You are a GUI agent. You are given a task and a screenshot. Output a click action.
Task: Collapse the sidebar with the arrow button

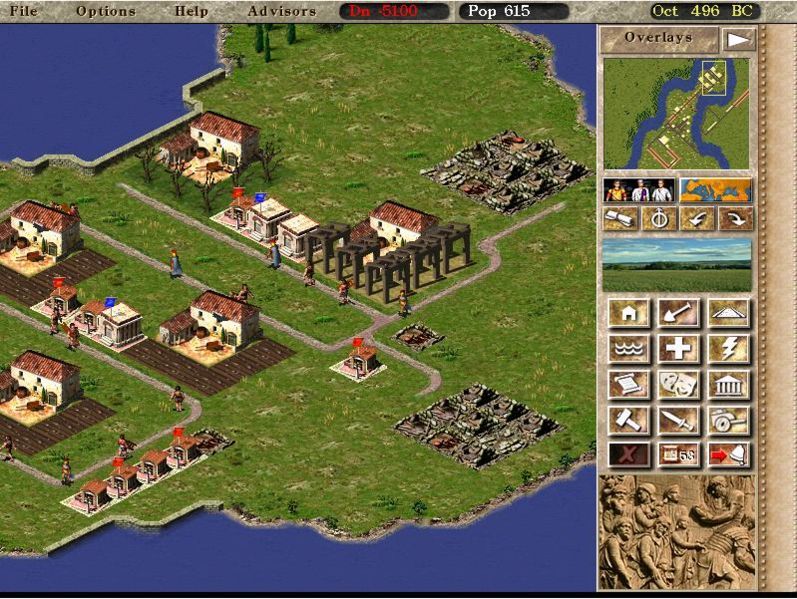[x=737, y=40]
